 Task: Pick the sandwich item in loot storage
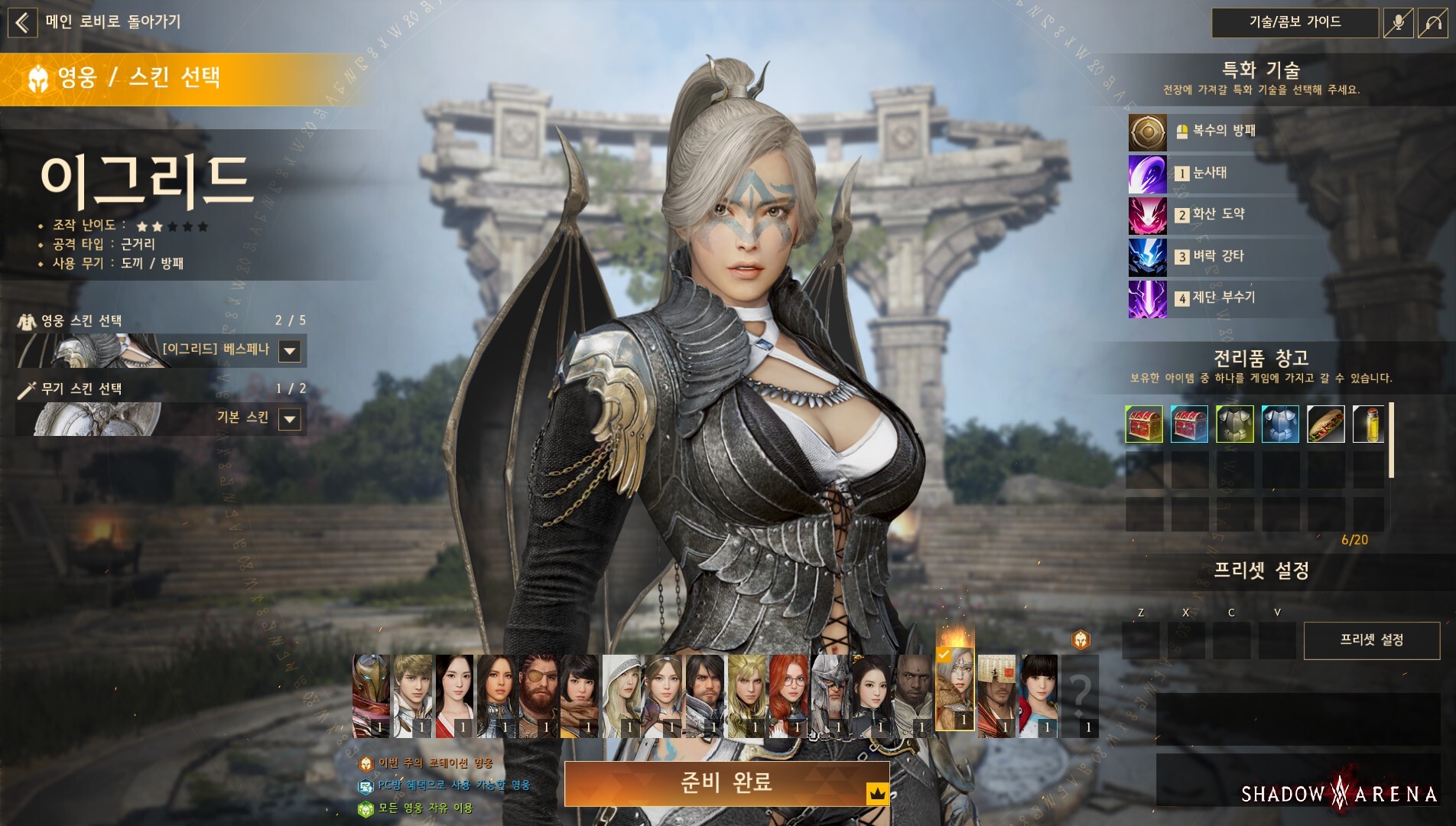tap(1325, 424)
